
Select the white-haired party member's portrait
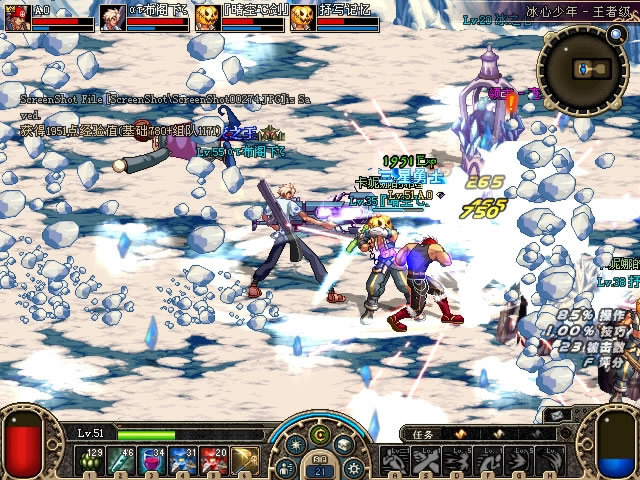[113, 17]
